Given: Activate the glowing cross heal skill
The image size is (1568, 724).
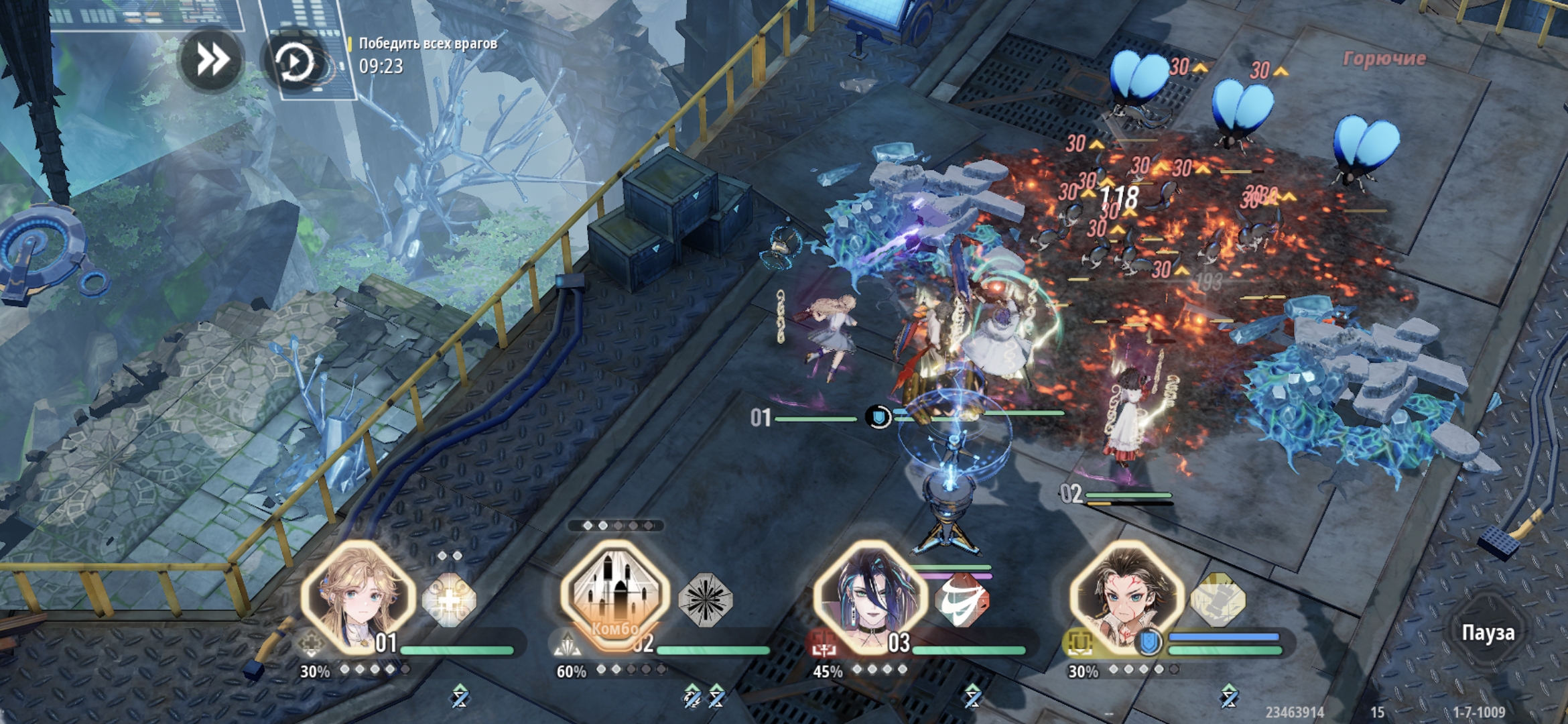Looking at the screenshot, I should pos(449,600).
